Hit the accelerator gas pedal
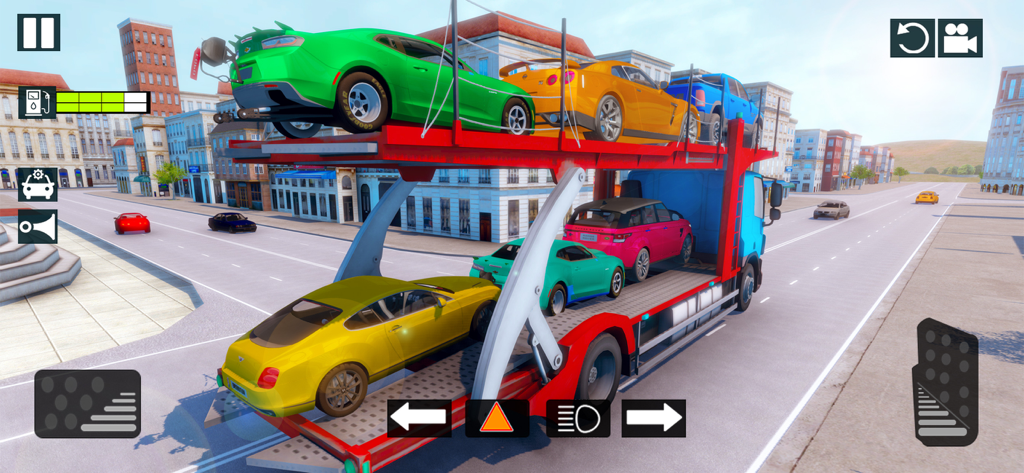The image size is (1024, 473). click(x=945, y=382)
